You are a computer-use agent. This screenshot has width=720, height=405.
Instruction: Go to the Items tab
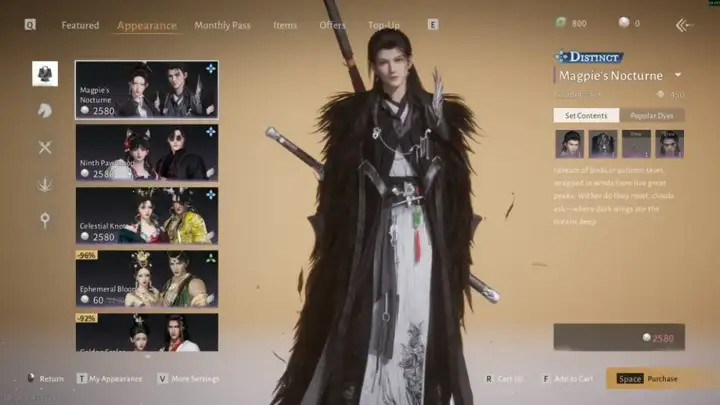click(285, 25)
